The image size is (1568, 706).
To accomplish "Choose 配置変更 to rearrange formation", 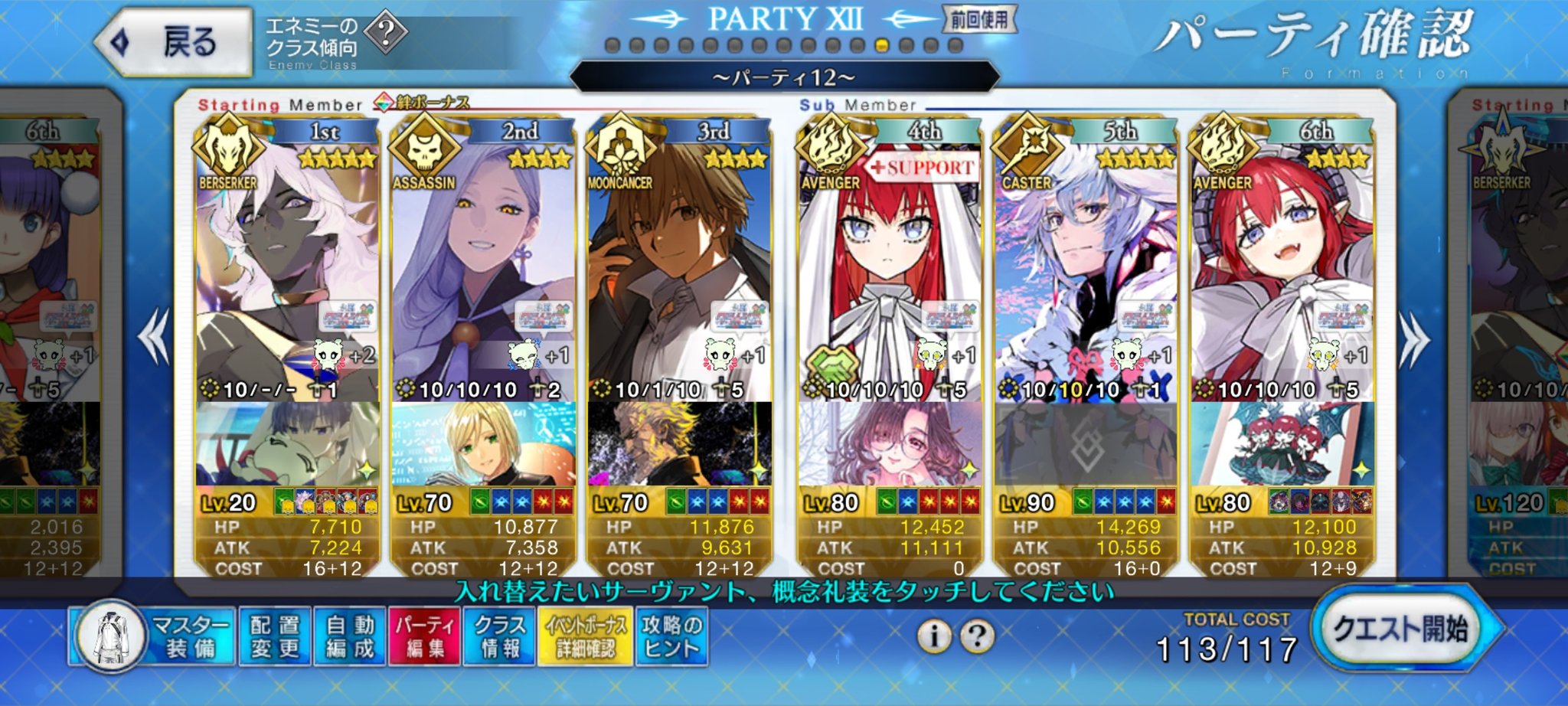I will pos(275,637).
